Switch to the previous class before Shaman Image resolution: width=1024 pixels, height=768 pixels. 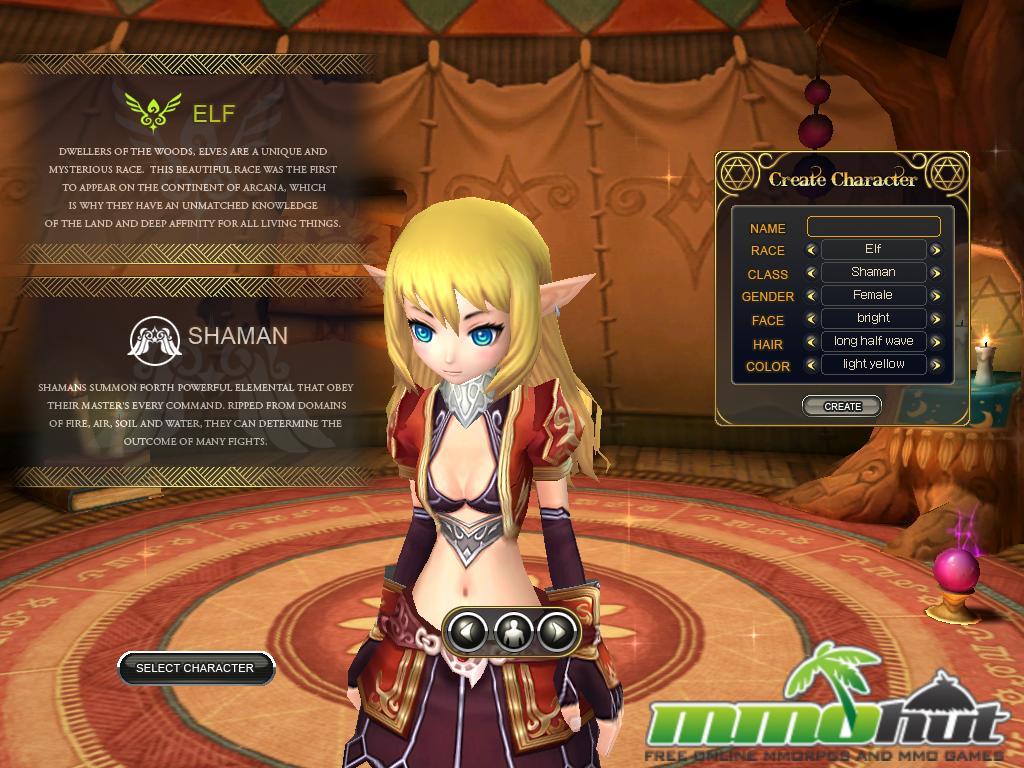click(x=811, y=273)
